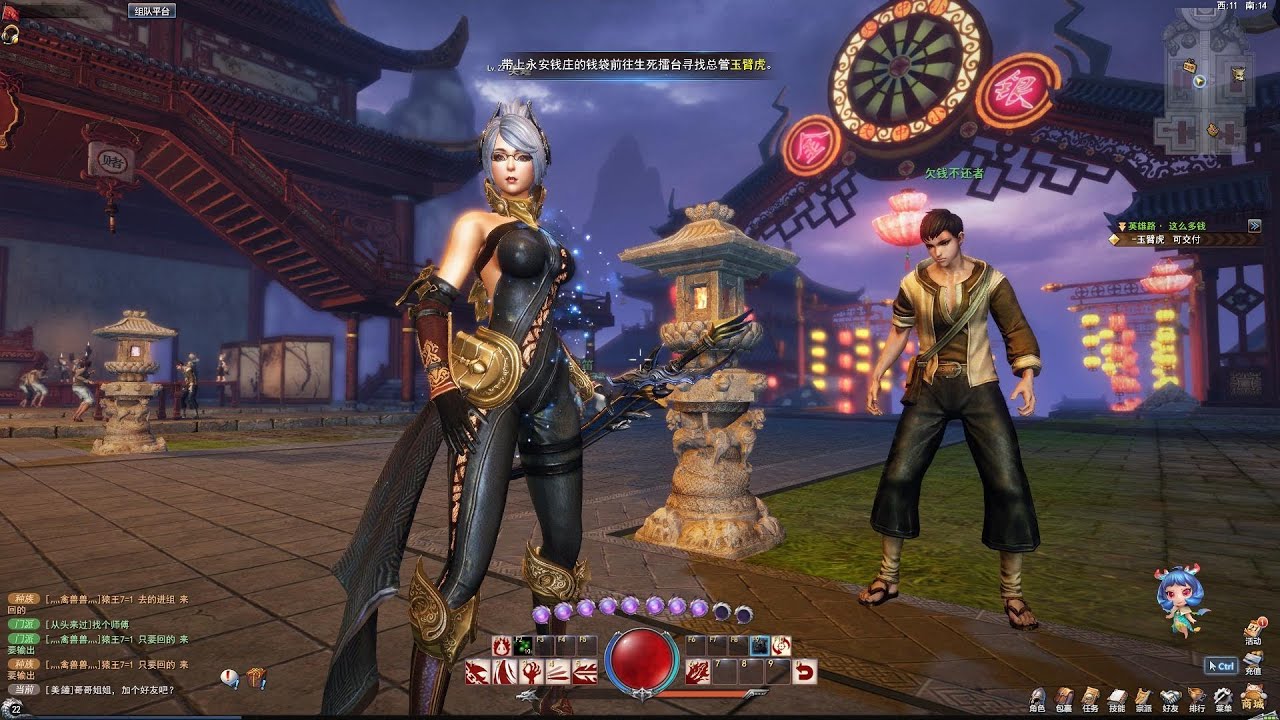The width and height of the screenshot is (1280, 720).
Task: Activate the F9 highlighted dark skill
Action: [x=760, y=646]
